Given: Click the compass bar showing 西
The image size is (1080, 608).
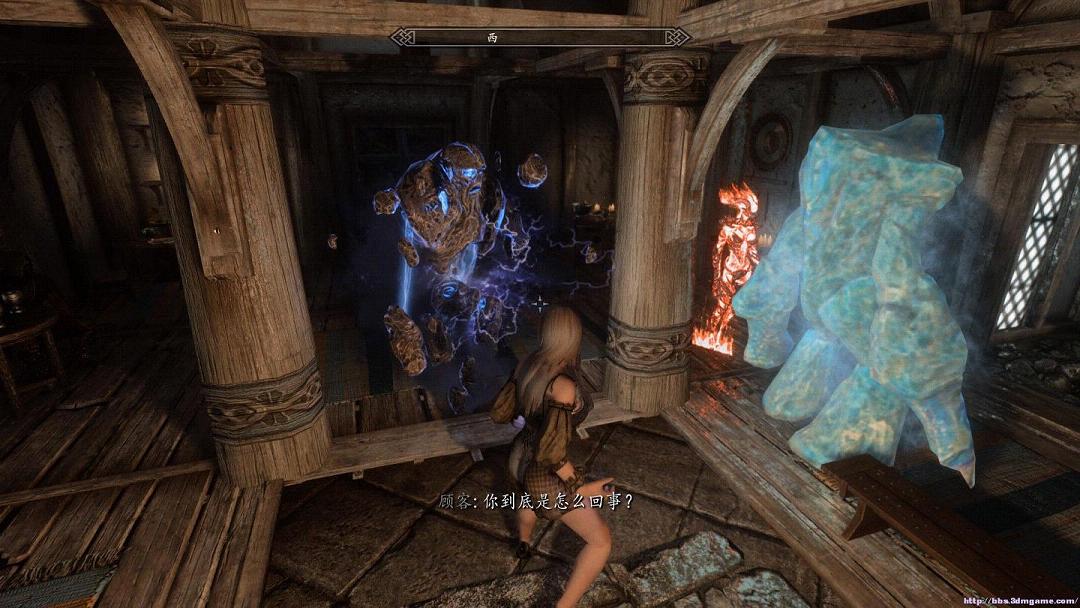Looking at the screenshot, I should point(539,37).
